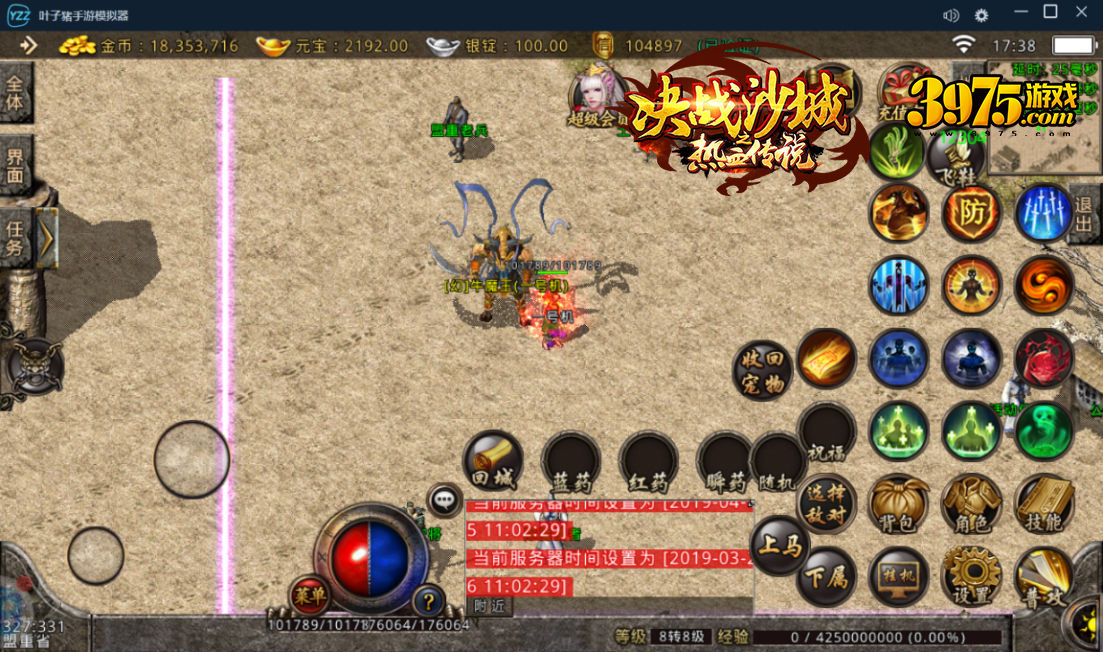Viewport: 1103px width, 652px height.
Task: Open the chat speech bubble
Action: (x=444, y=500)
